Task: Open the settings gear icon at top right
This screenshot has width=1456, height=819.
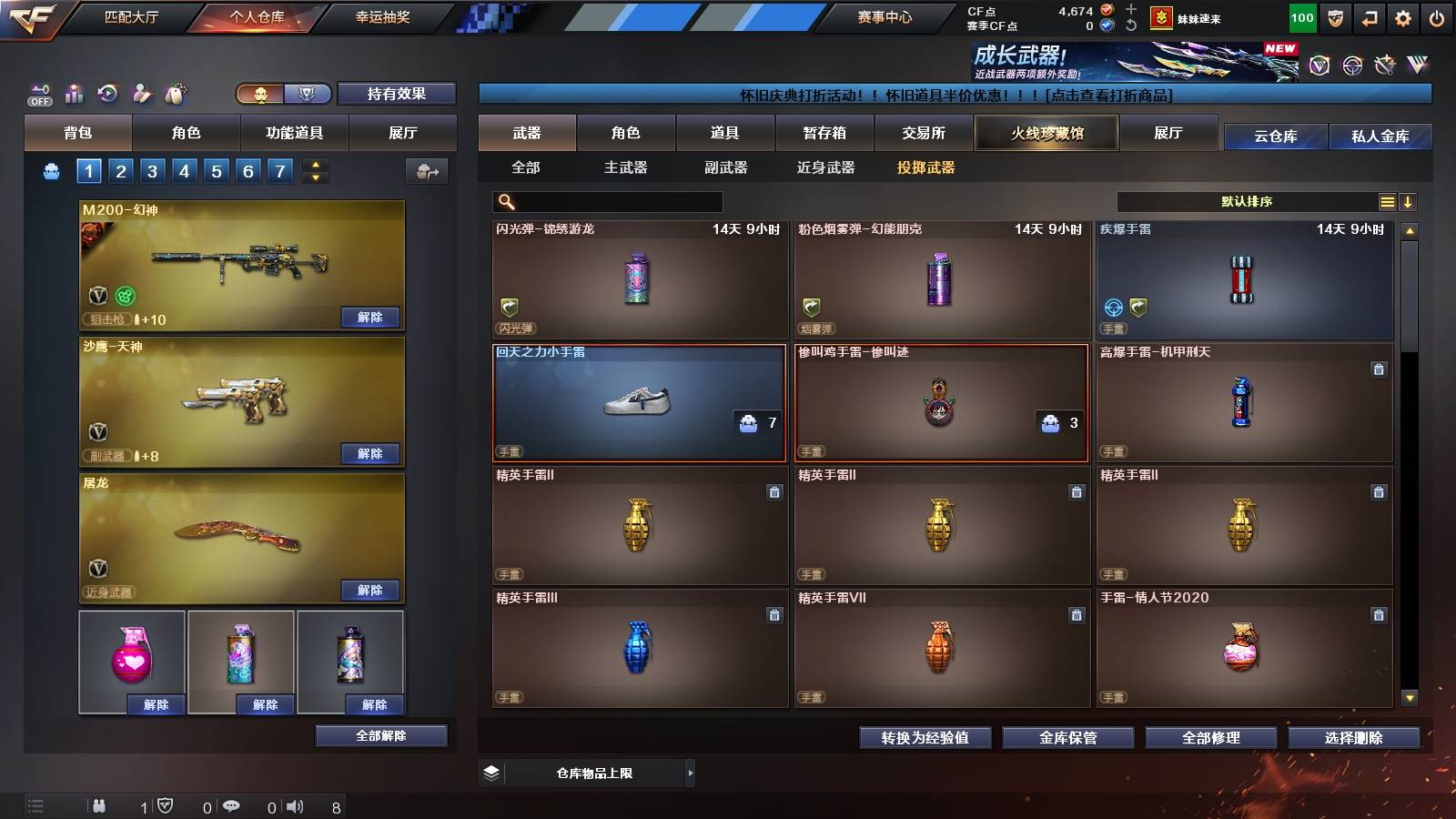Action: [1403, 16]
